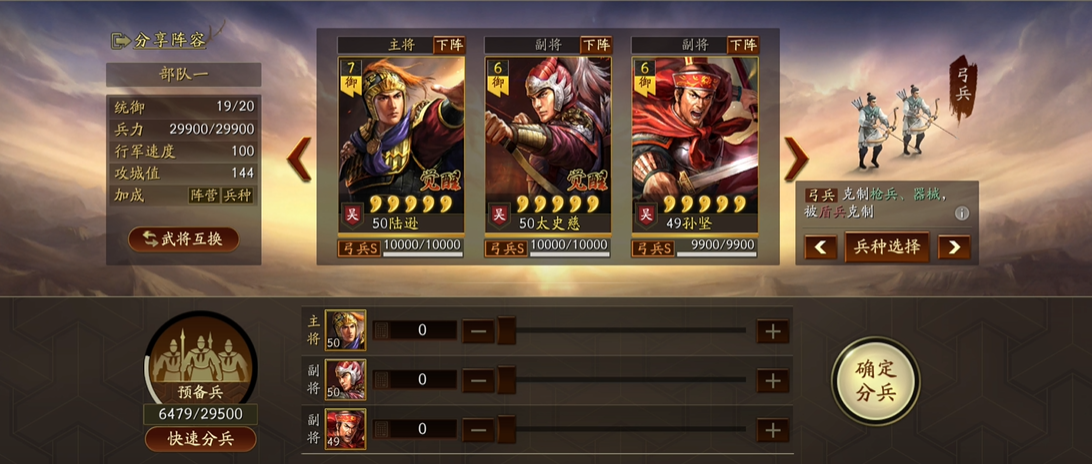
Task: Open the 兵种选择 troop type selection
Action: tap(886, 246)
